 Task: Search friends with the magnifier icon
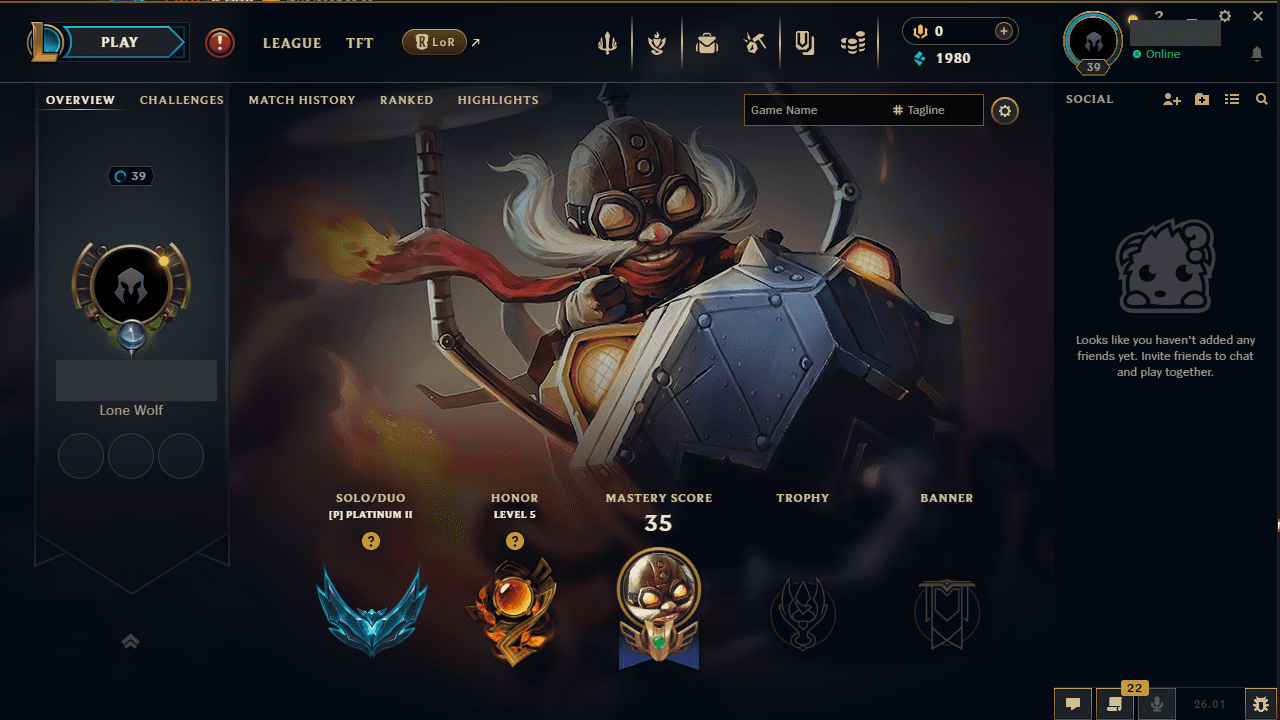tap(1262, 99)
